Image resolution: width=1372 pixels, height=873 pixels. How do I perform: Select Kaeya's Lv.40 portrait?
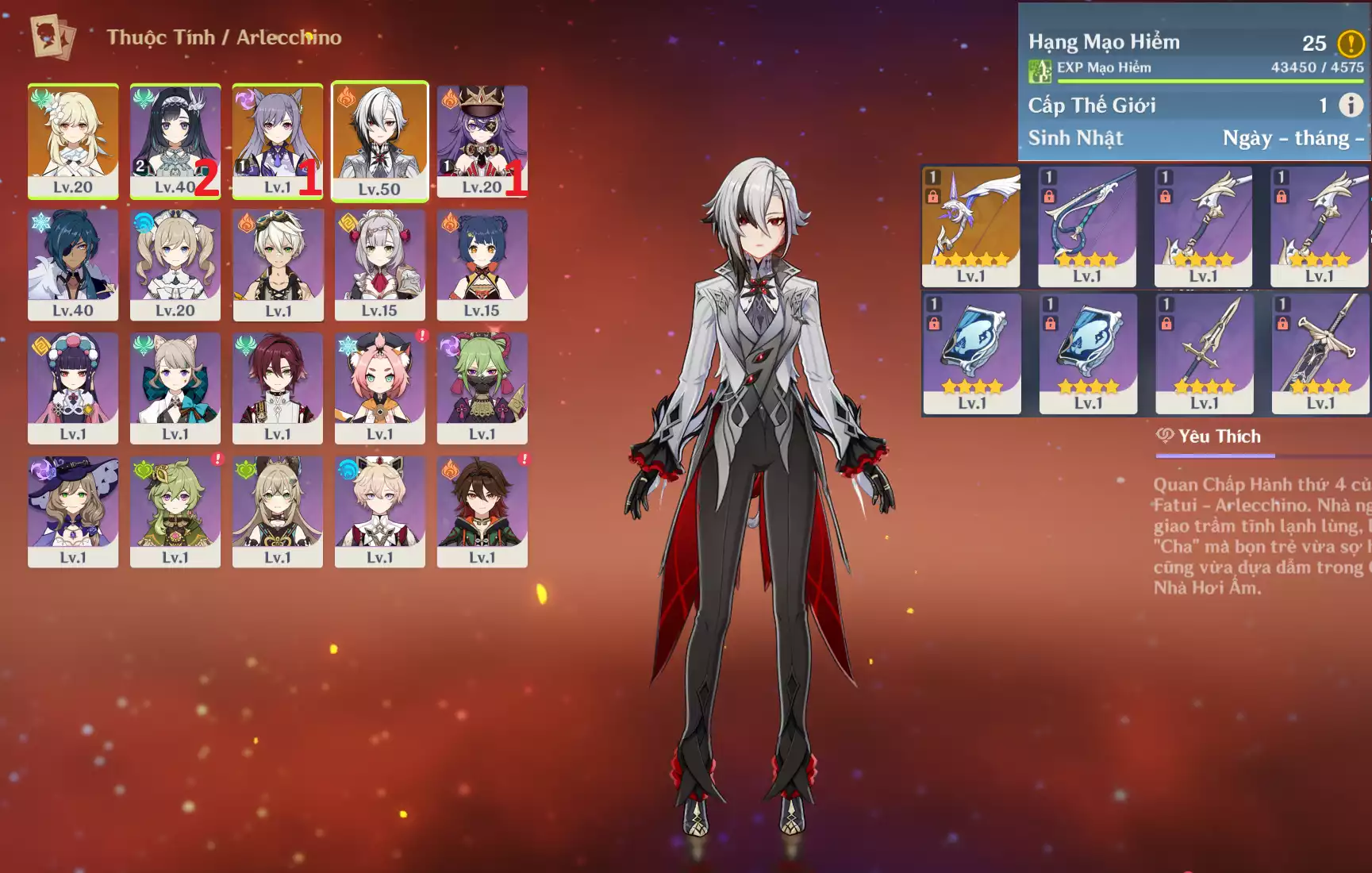pos(73,264)
